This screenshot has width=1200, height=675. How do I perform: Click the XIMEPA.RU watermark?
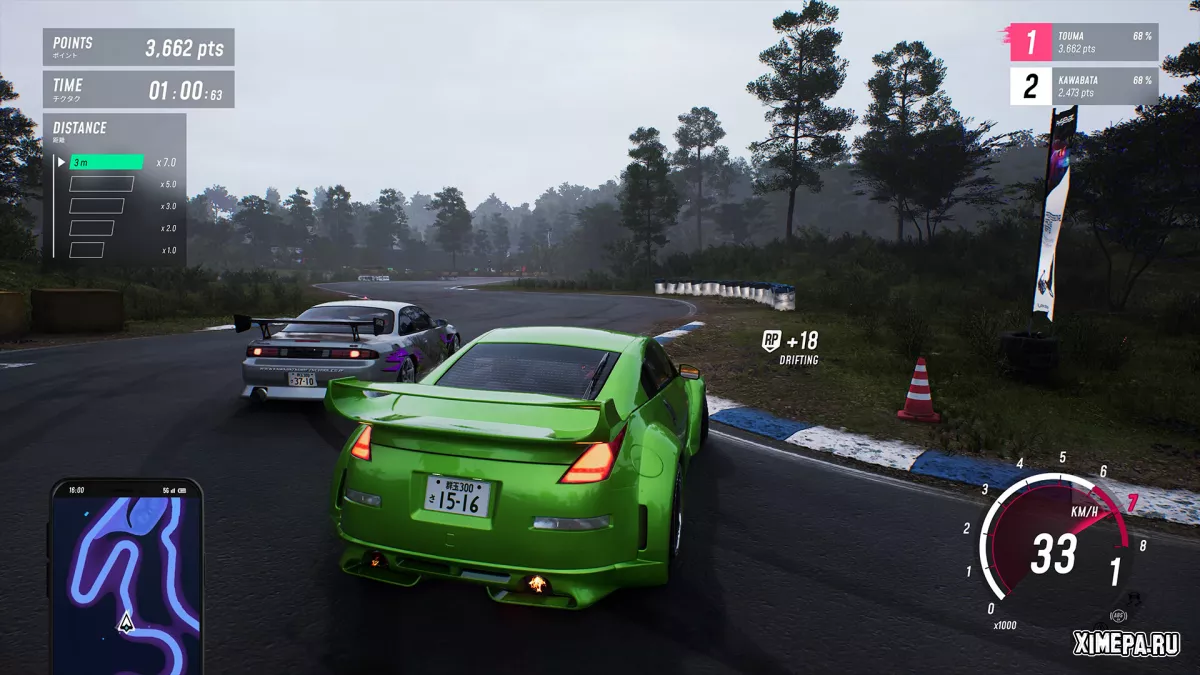click(1126, 643)
